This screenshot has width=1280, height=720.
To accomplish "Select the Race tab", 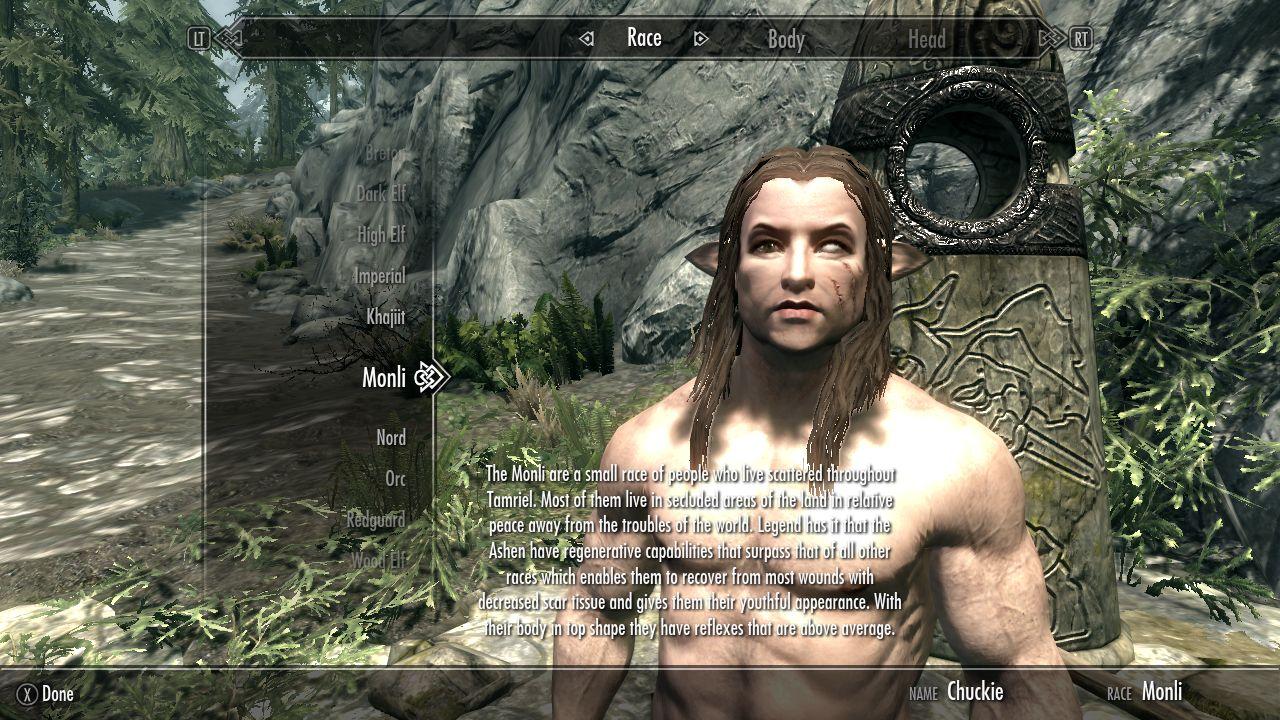I will point(644,38).
